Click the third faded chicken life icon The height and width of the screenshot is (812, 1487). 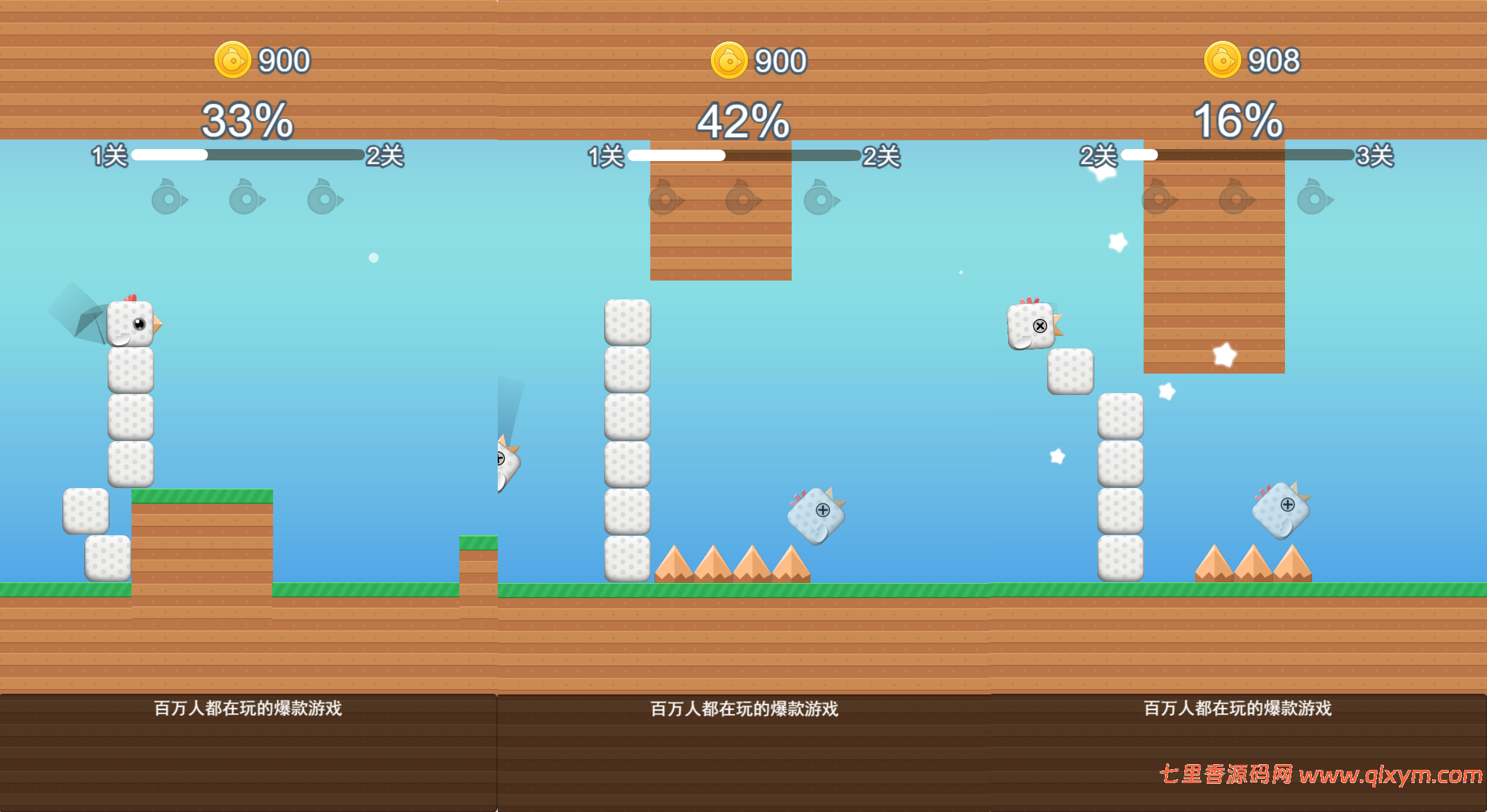[323, 198]
